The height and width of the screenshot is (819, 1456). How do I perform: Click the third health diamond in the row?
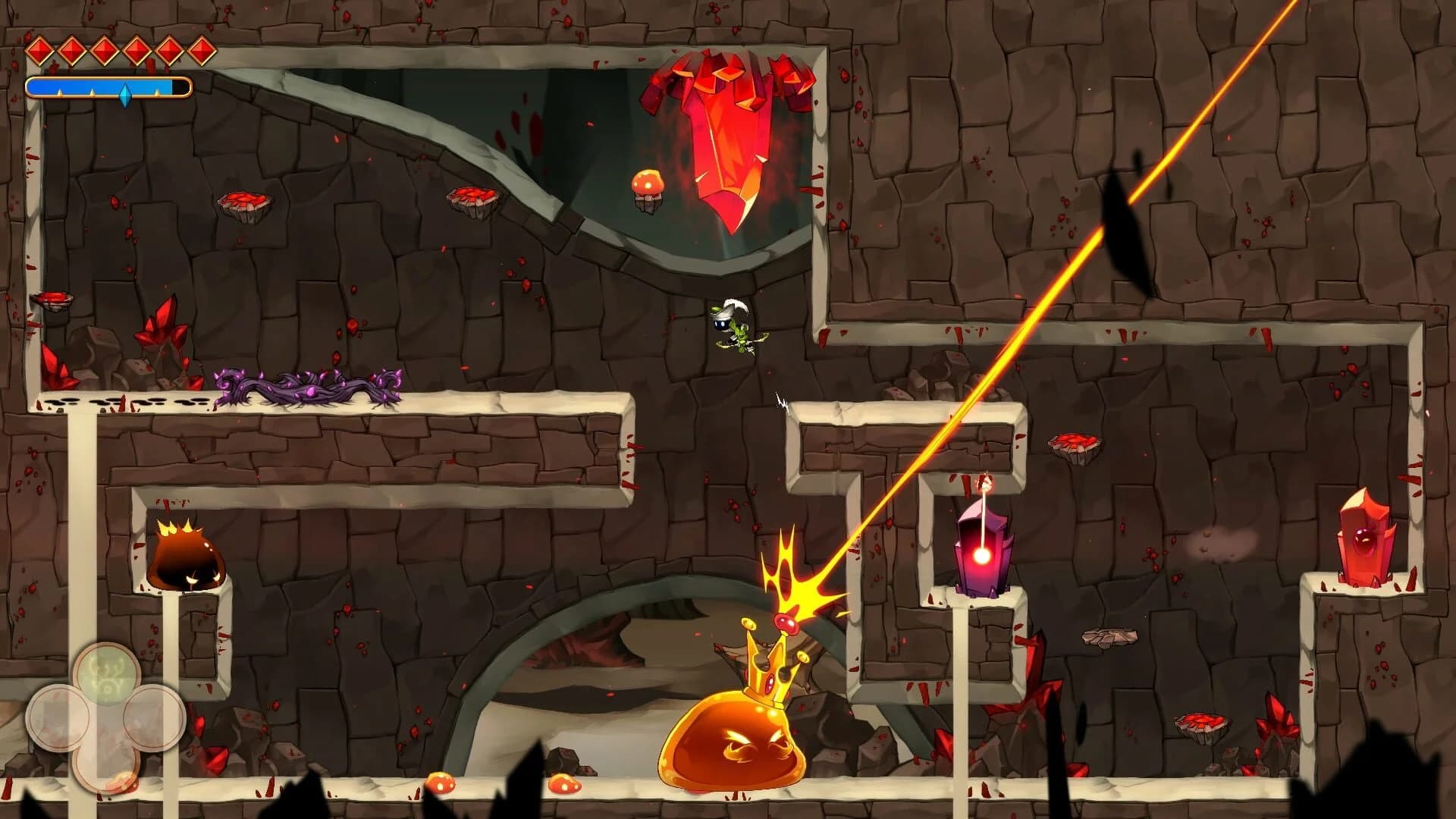(x=104, y=50)
